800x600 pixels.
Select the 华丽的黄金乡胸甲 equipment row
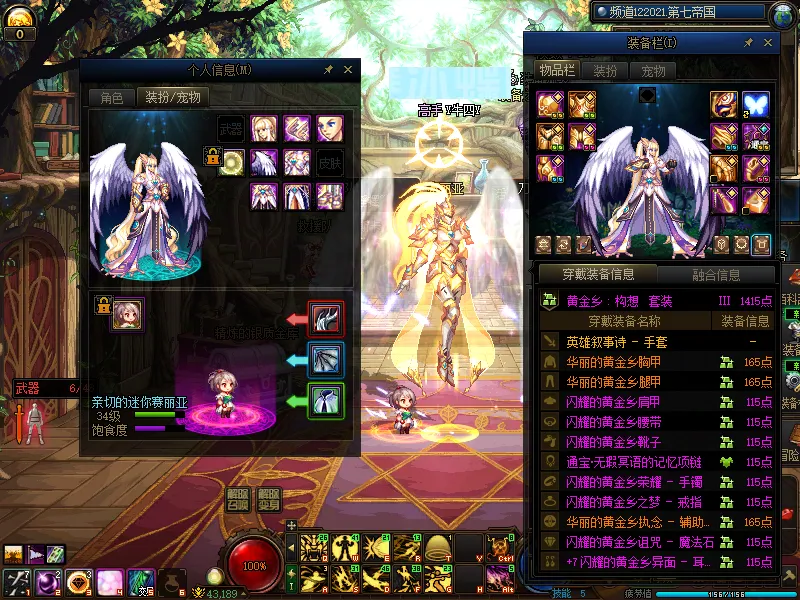point(626,362)
